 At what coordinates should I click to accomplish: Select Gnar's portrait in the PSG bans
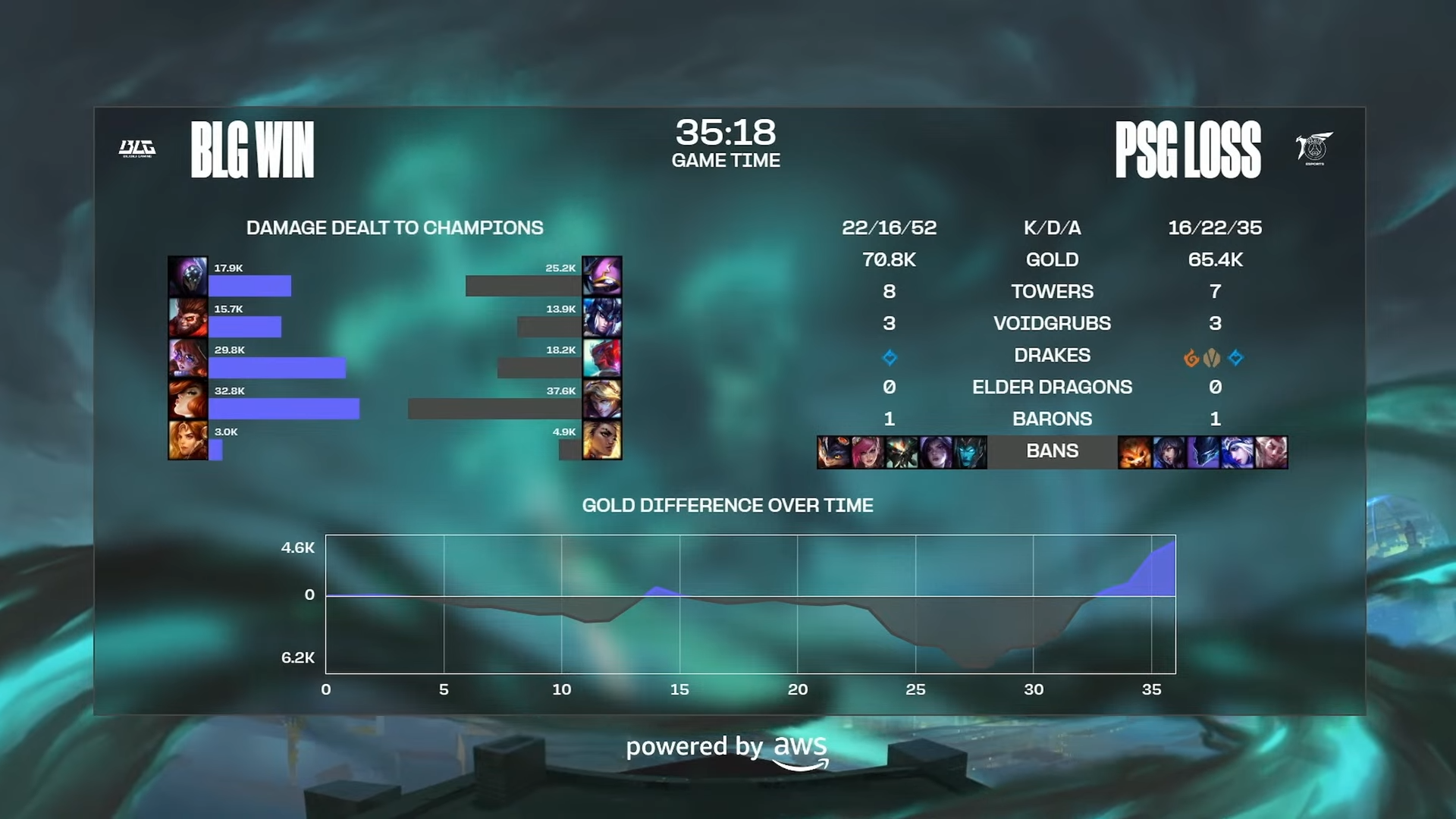1135,452
